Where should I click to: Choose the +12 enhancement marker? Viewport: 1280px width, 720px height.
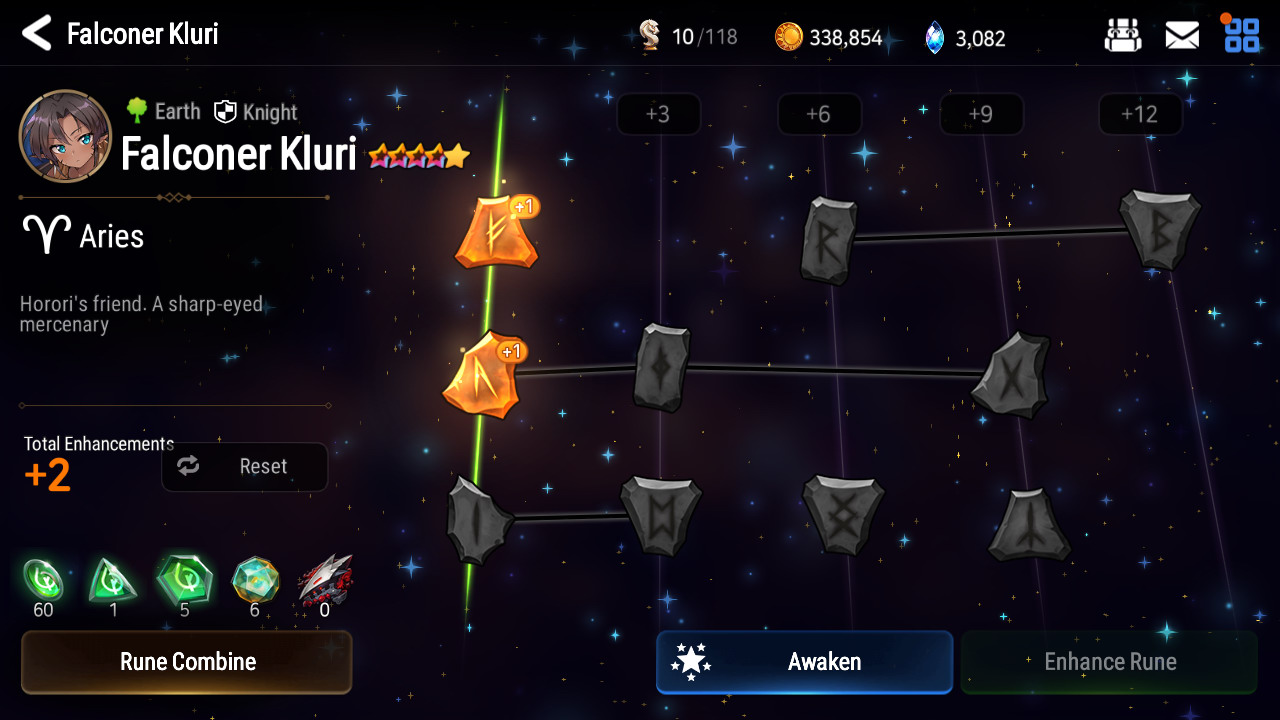pos(1140,115)
